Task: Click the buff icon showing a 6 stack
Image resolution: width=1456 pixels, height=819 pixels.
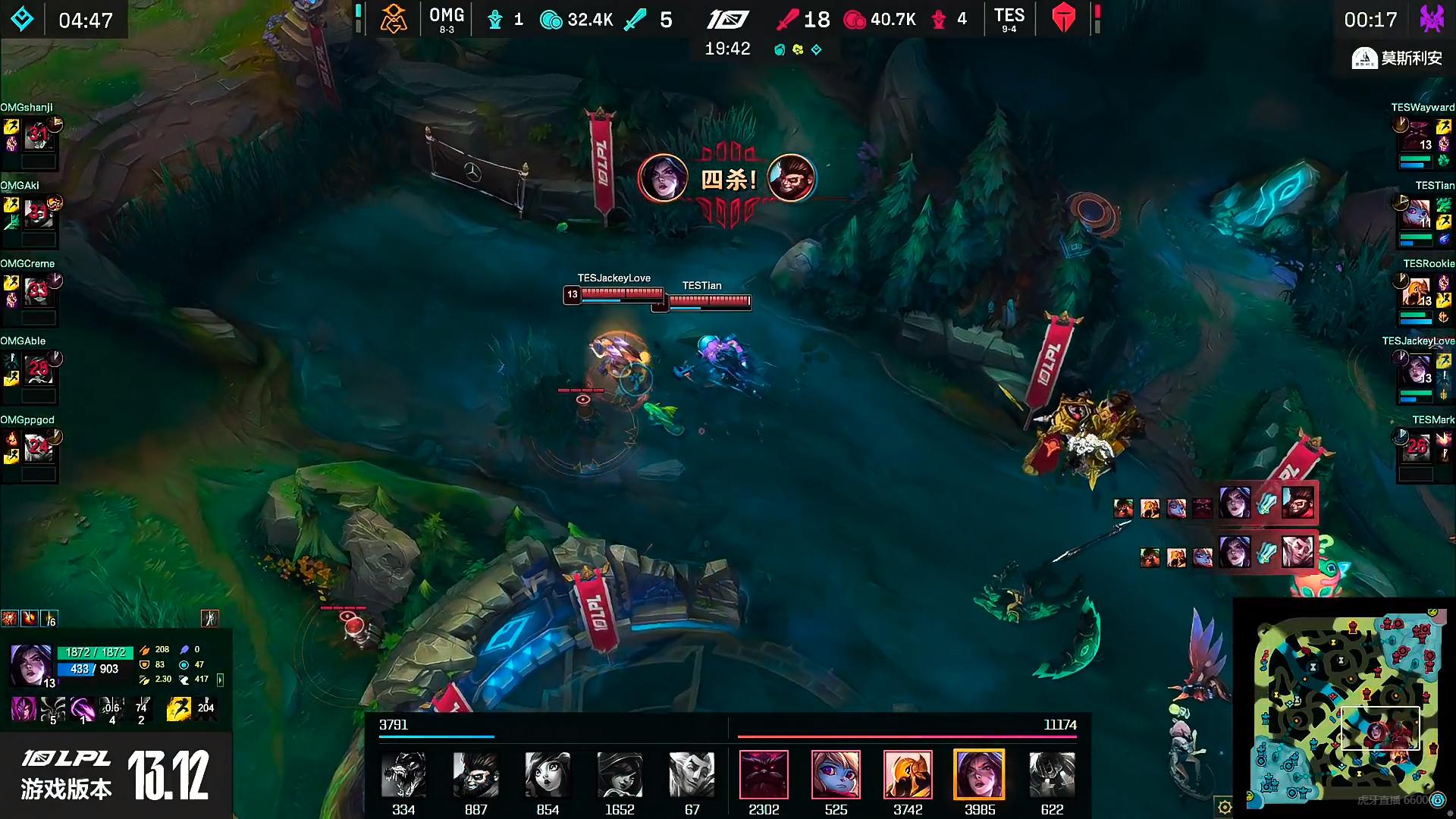Action: coord(49,619)
